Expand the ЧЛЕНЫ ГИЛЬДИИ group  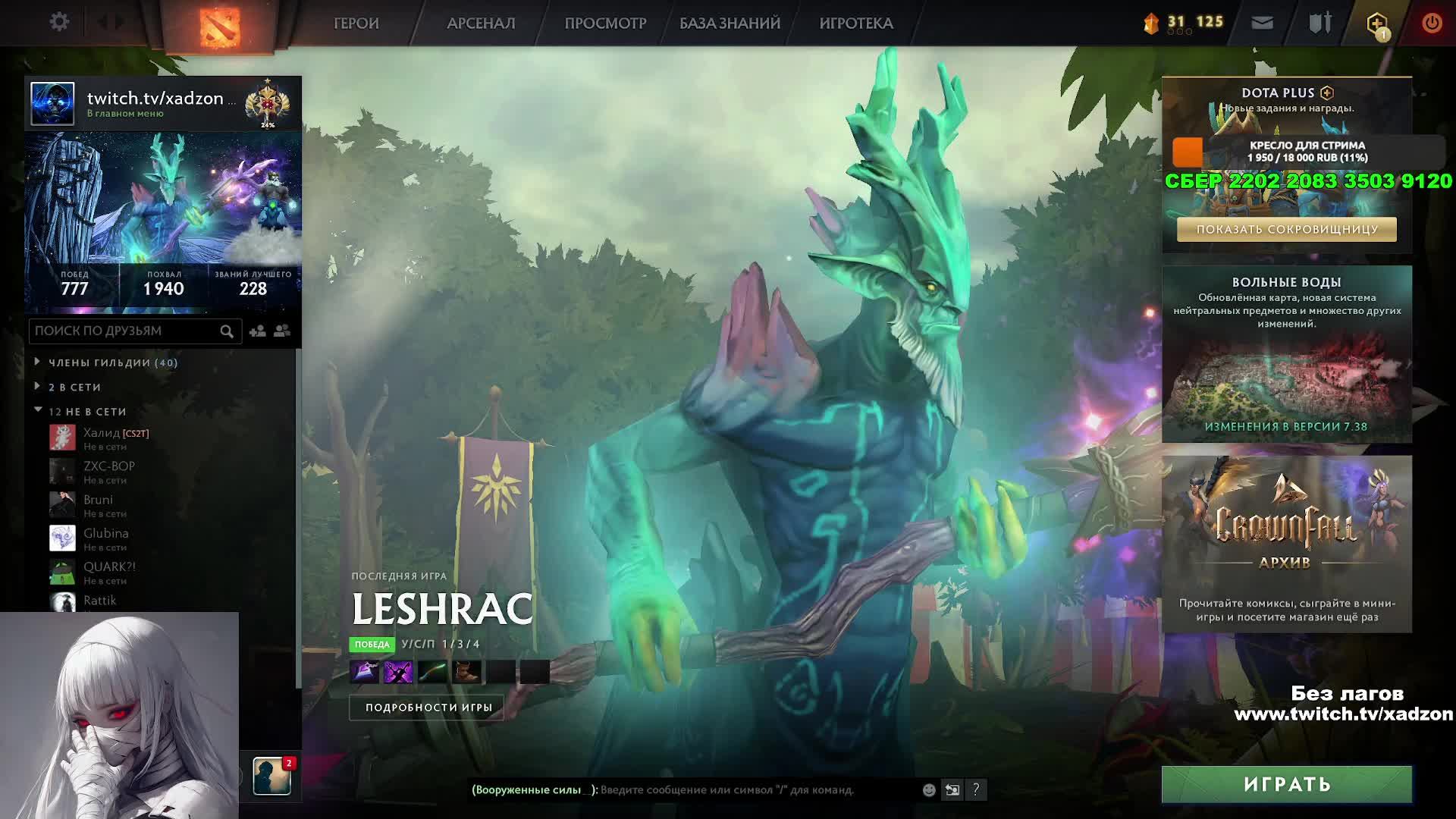113,362
